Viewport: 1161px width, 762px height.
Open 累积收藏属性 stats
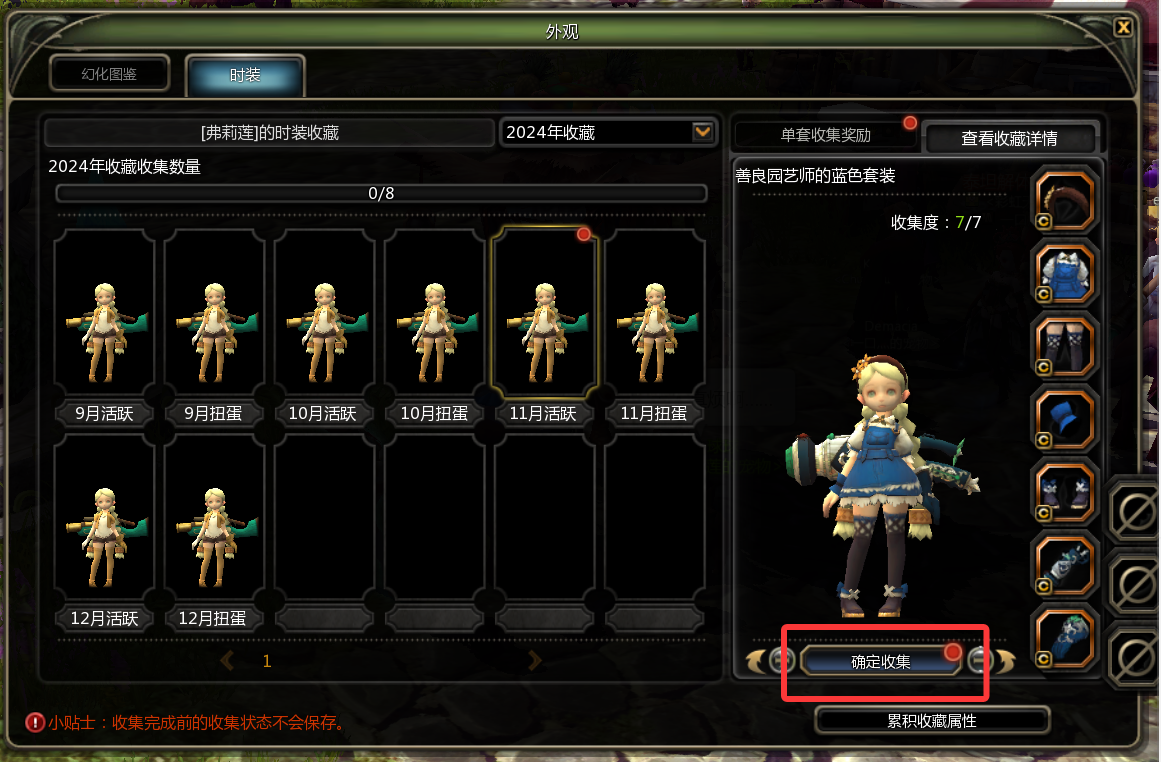pyautogui.click(x=932, y=720)
